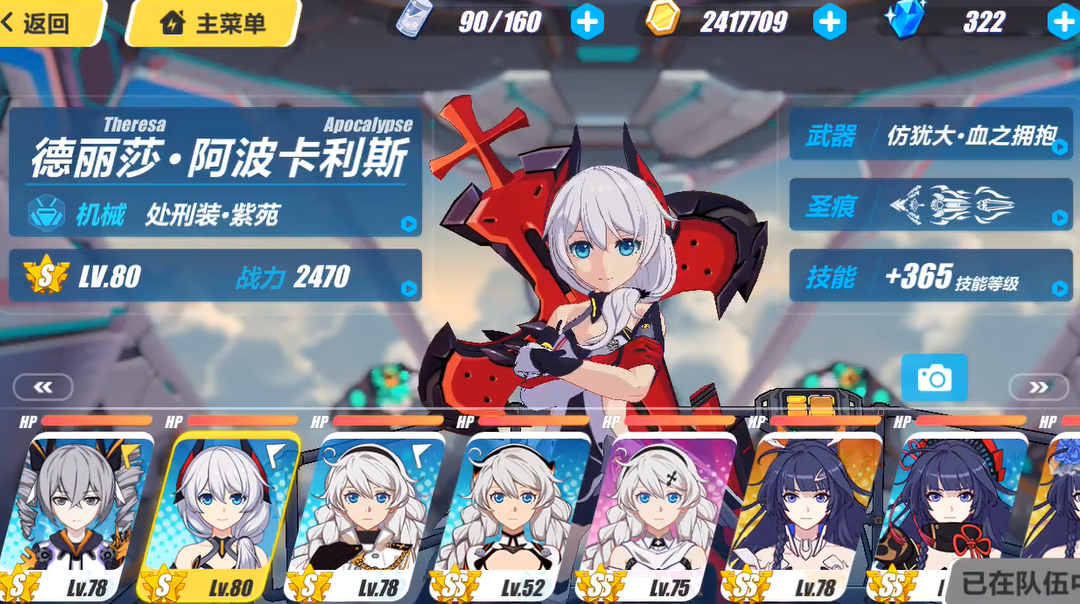Open the LV.80 level and power details
Image resolution: width=1080 pixels, height=604 pixels.
(x=215, y=276)
